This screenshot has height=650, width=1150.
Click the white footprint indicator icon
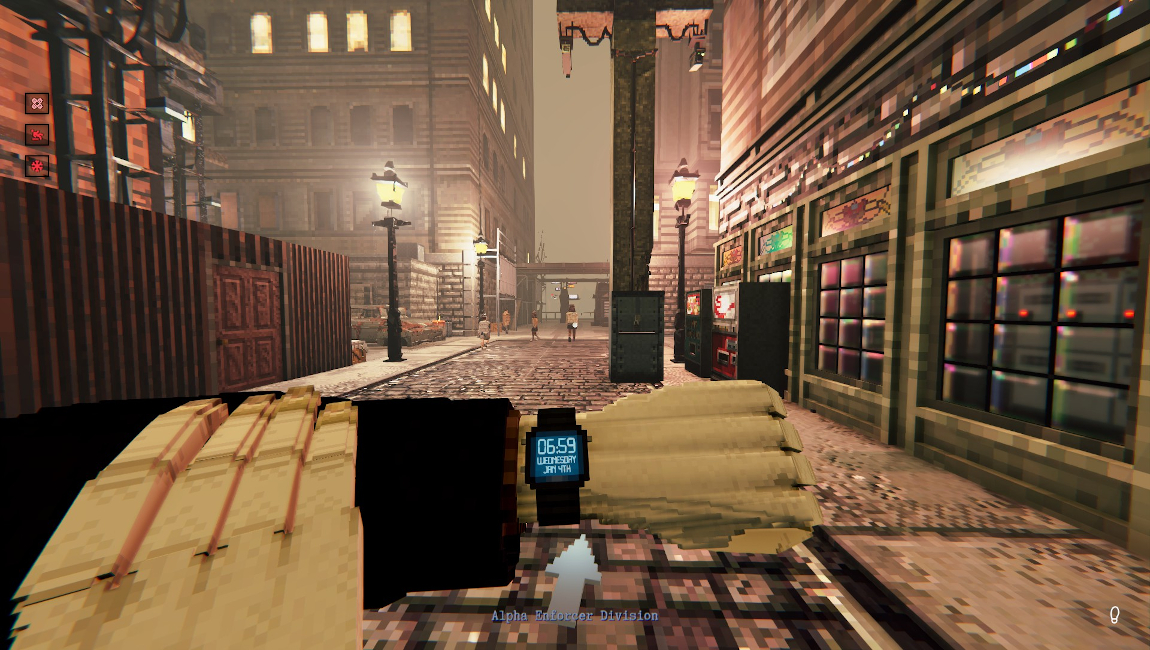(x=1114, y=616)
